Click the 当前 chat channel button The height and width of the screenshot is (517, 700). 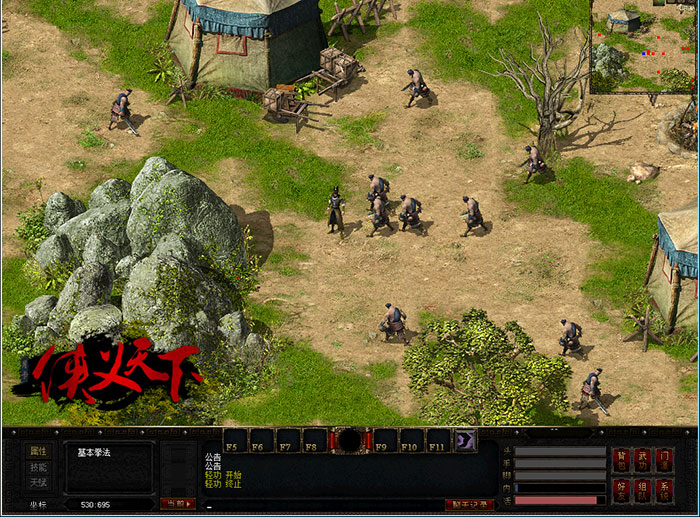[177, 504]
